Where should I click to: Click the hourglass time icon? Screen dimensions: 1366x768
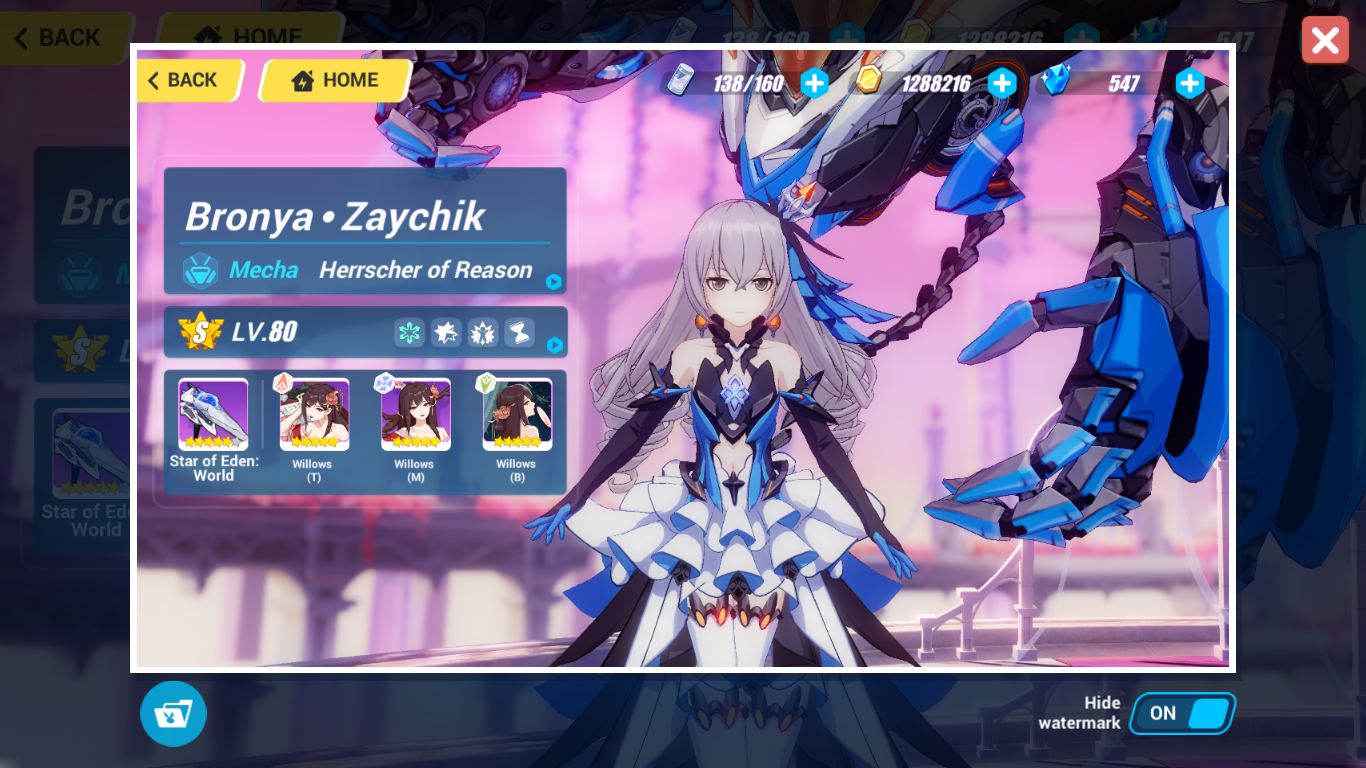point(519,332)
